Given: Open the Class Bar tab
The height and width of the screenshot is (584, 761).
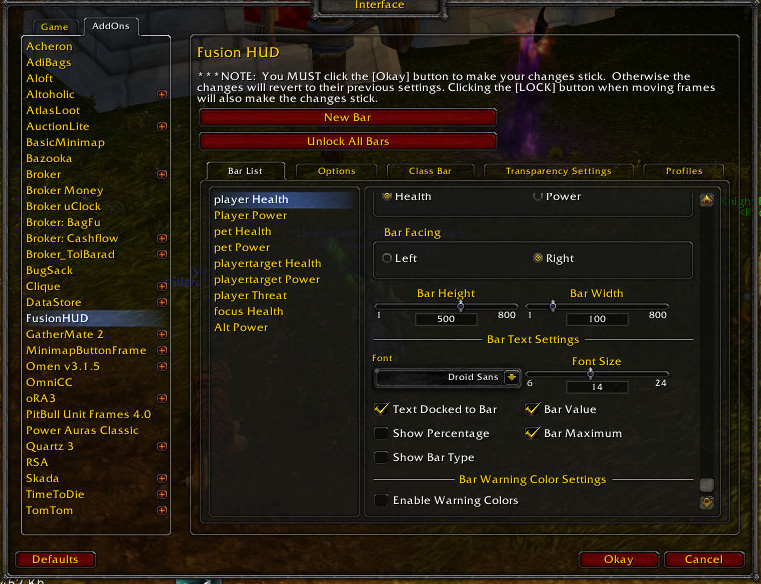Looking at the screenshot, I should click(430, 171).
